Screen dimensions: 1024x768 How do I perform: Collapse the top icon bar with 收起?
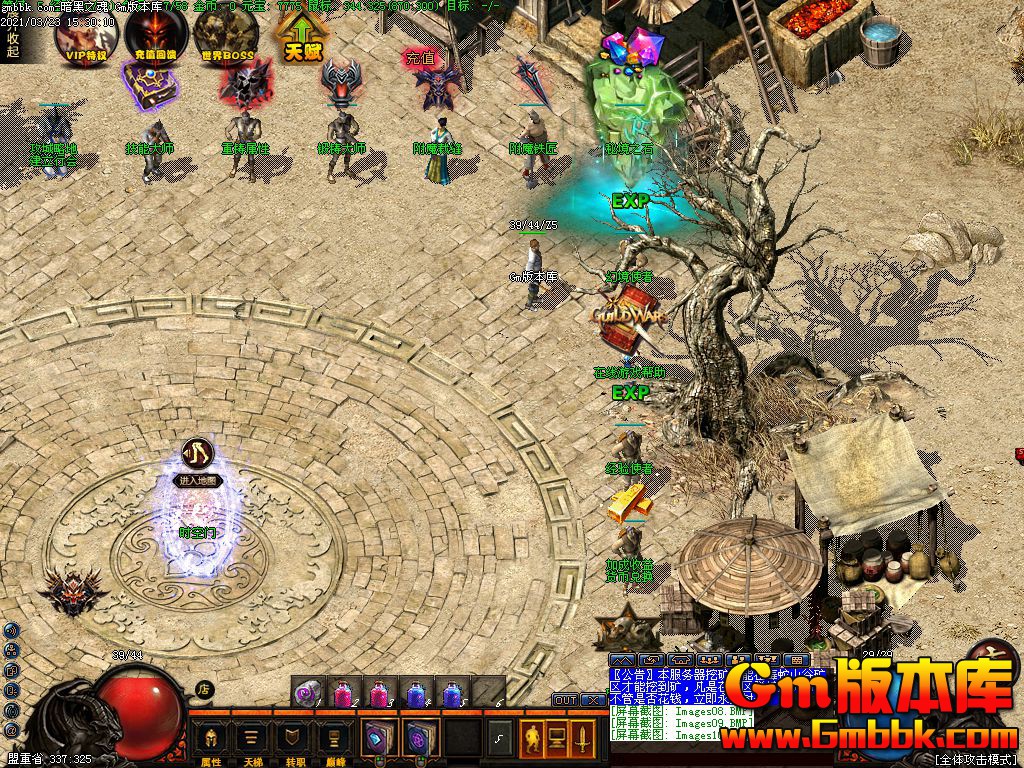(12, 44)
